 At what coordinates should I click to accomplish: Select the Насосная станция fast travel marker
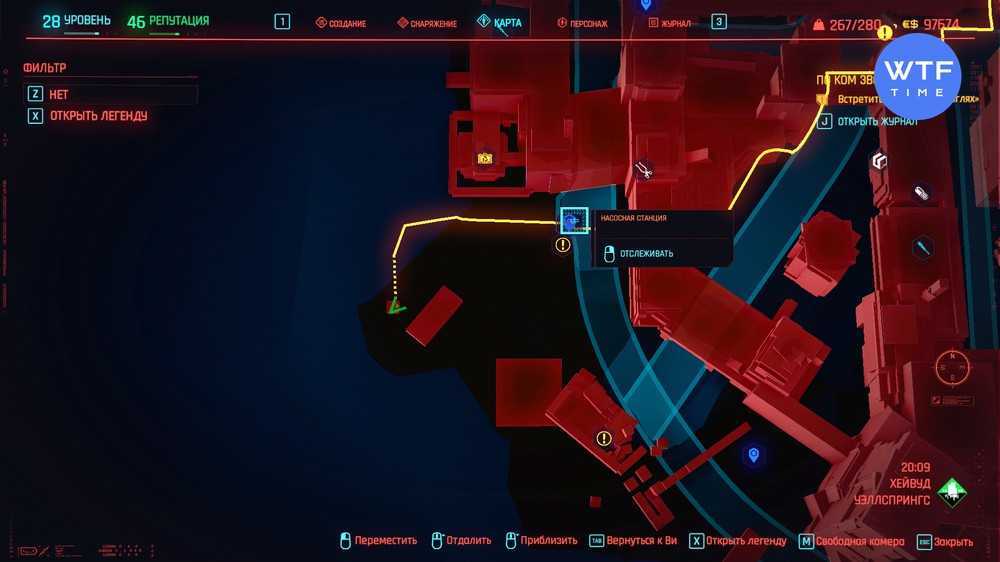pos(573,220)
